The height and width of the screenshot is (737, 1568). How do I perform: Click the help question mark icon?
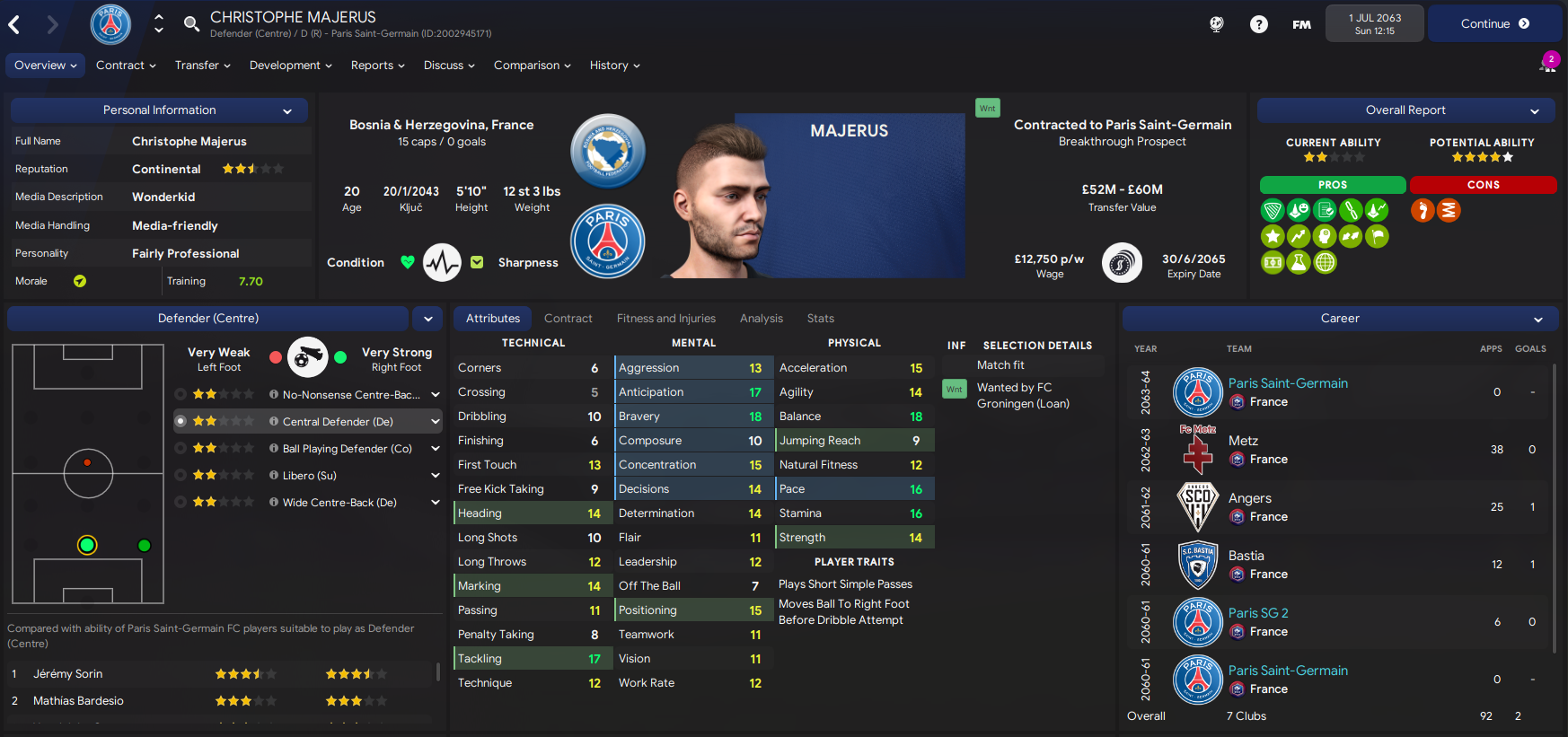point(1258,23)
